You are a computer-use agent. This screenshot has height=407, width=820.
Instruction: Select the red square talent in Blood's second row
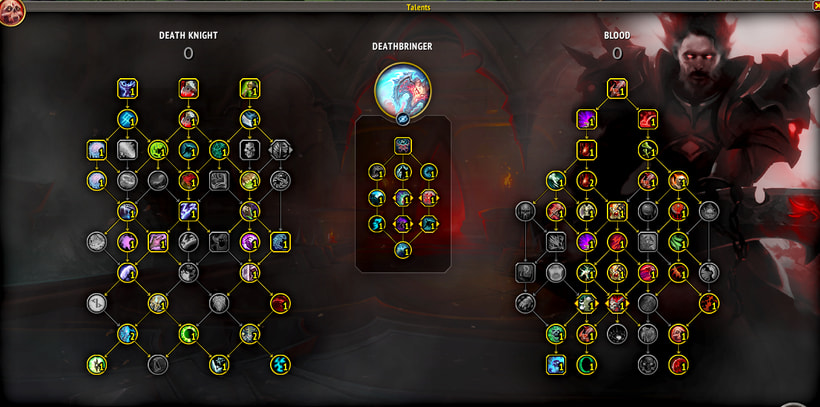(x=647, y=119)
